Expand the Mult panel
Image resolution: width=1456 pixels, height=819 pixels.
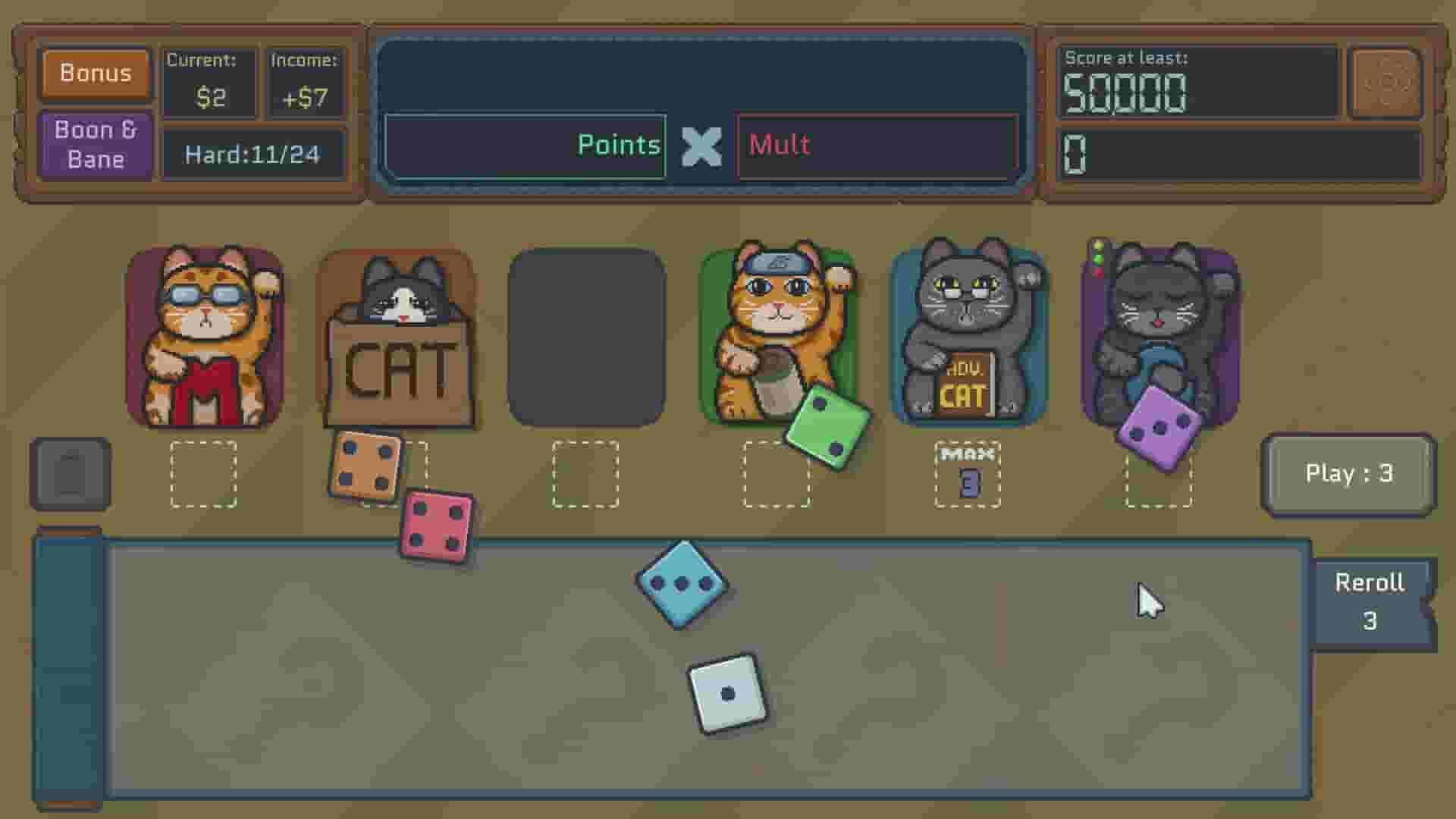[x=876, y=146]
